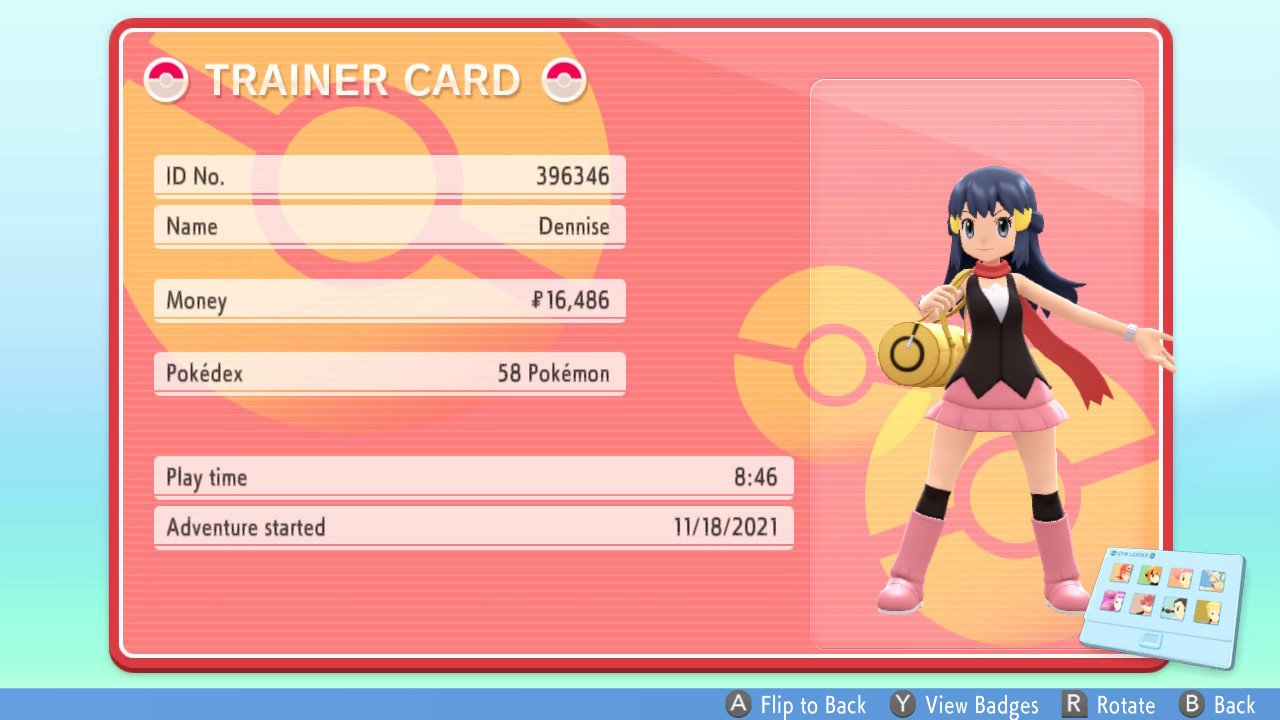Select Crasher Wake's portrait in the badge case

tap(1212, 581)
